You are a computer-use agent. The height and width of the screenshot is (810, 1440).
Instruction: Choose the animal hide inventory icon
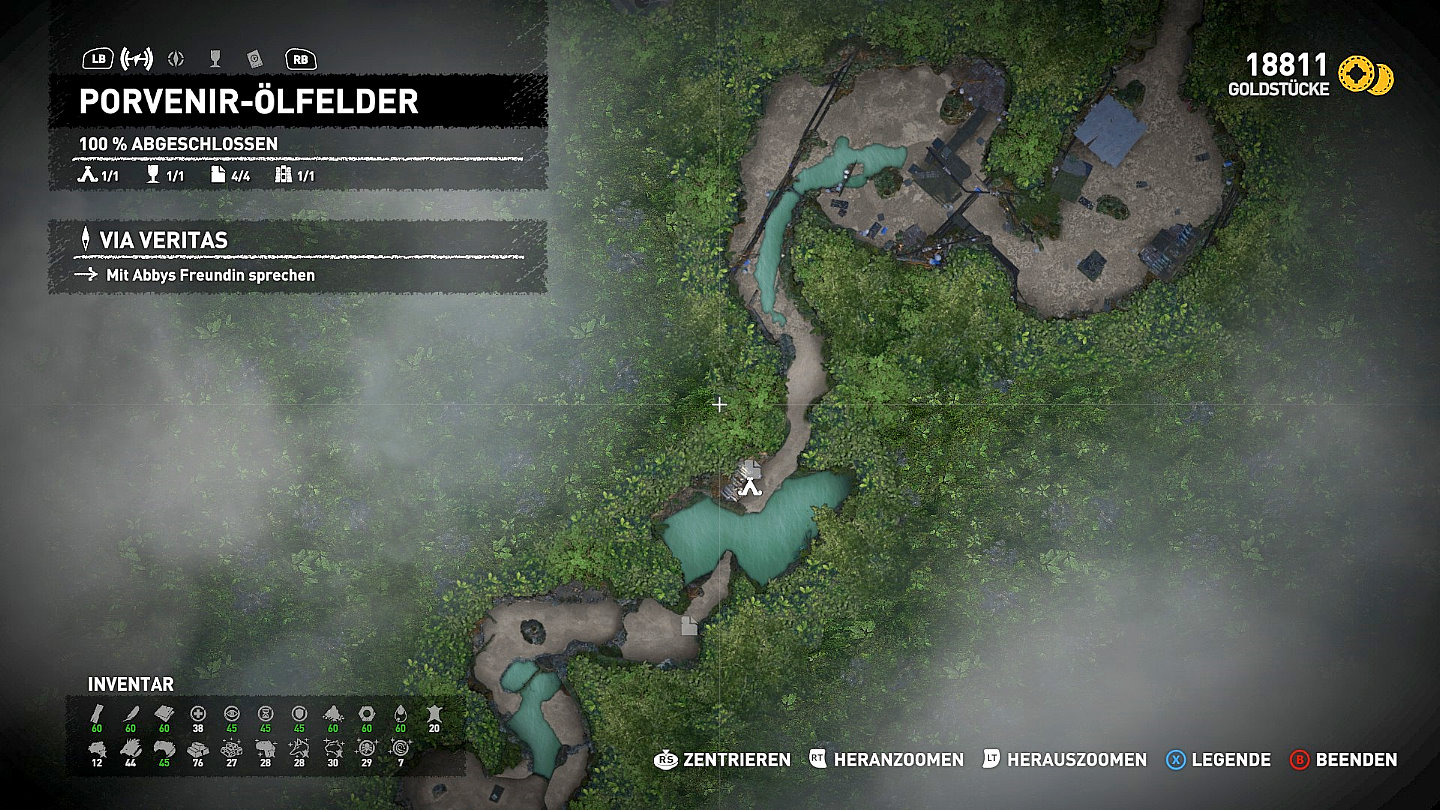[x=433, y=713]
